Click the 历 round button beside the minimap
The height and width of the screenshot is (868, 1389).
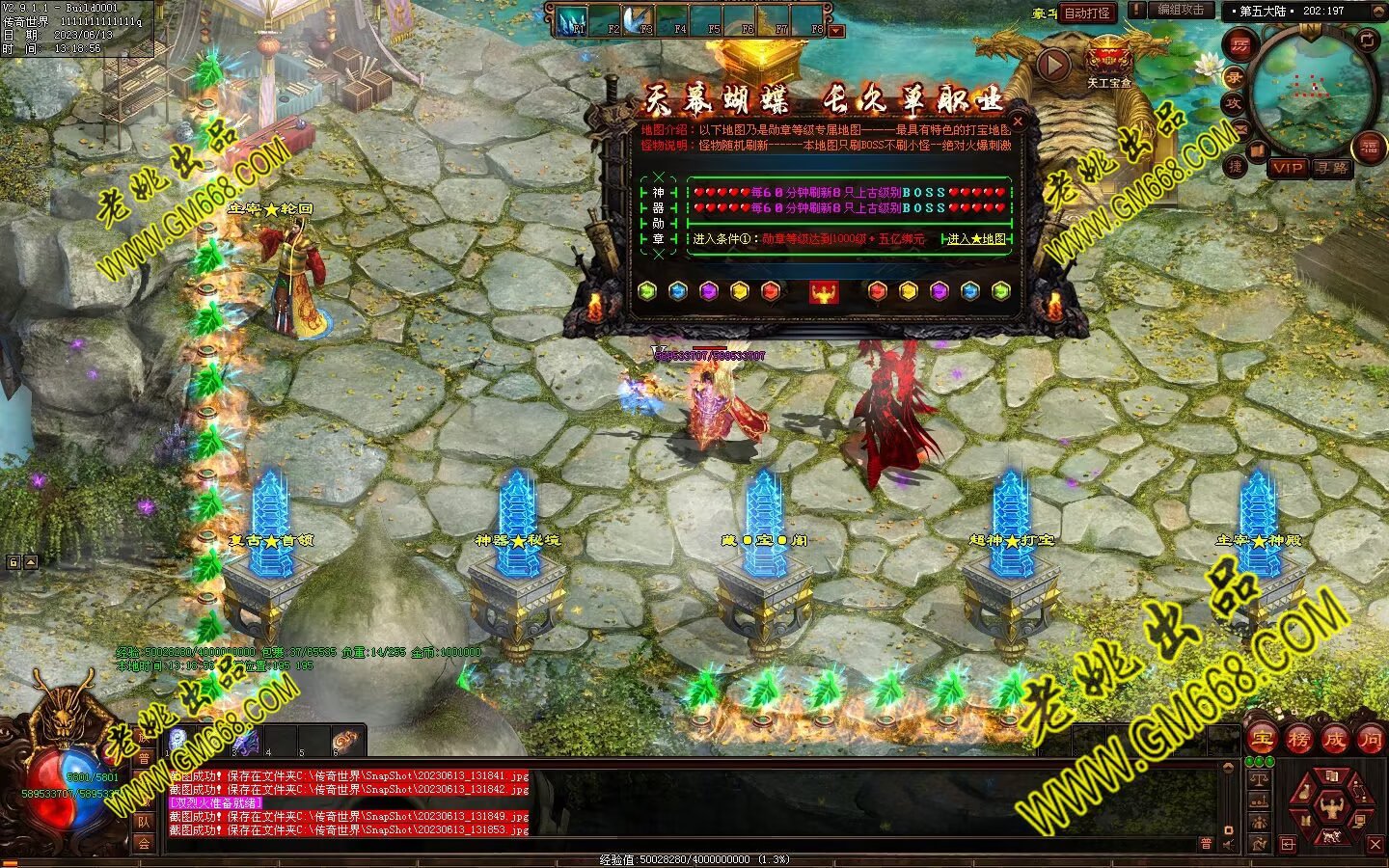point(1239,44)
